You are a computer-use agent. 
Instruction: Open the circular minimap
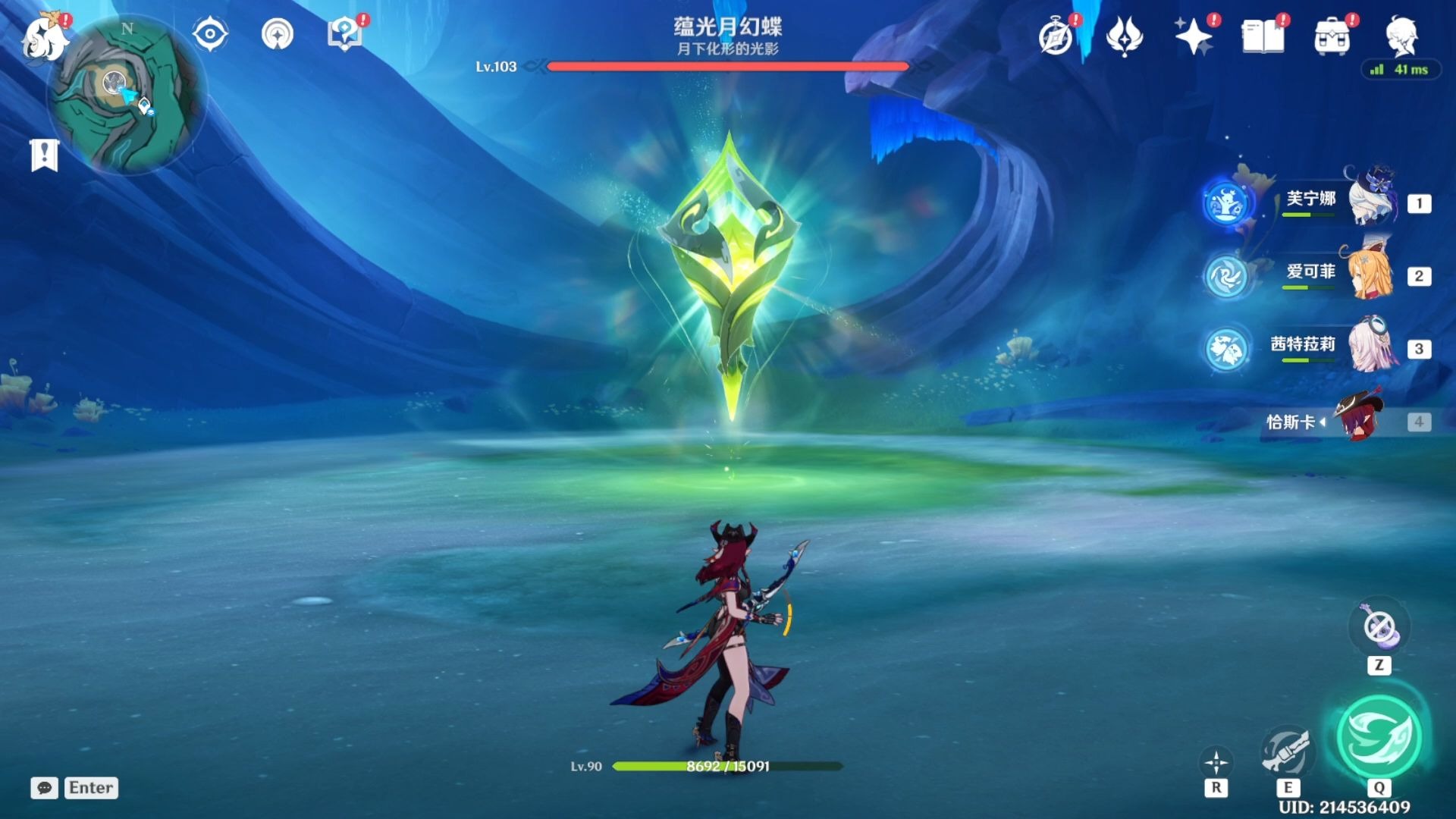(x=127, y=95)
